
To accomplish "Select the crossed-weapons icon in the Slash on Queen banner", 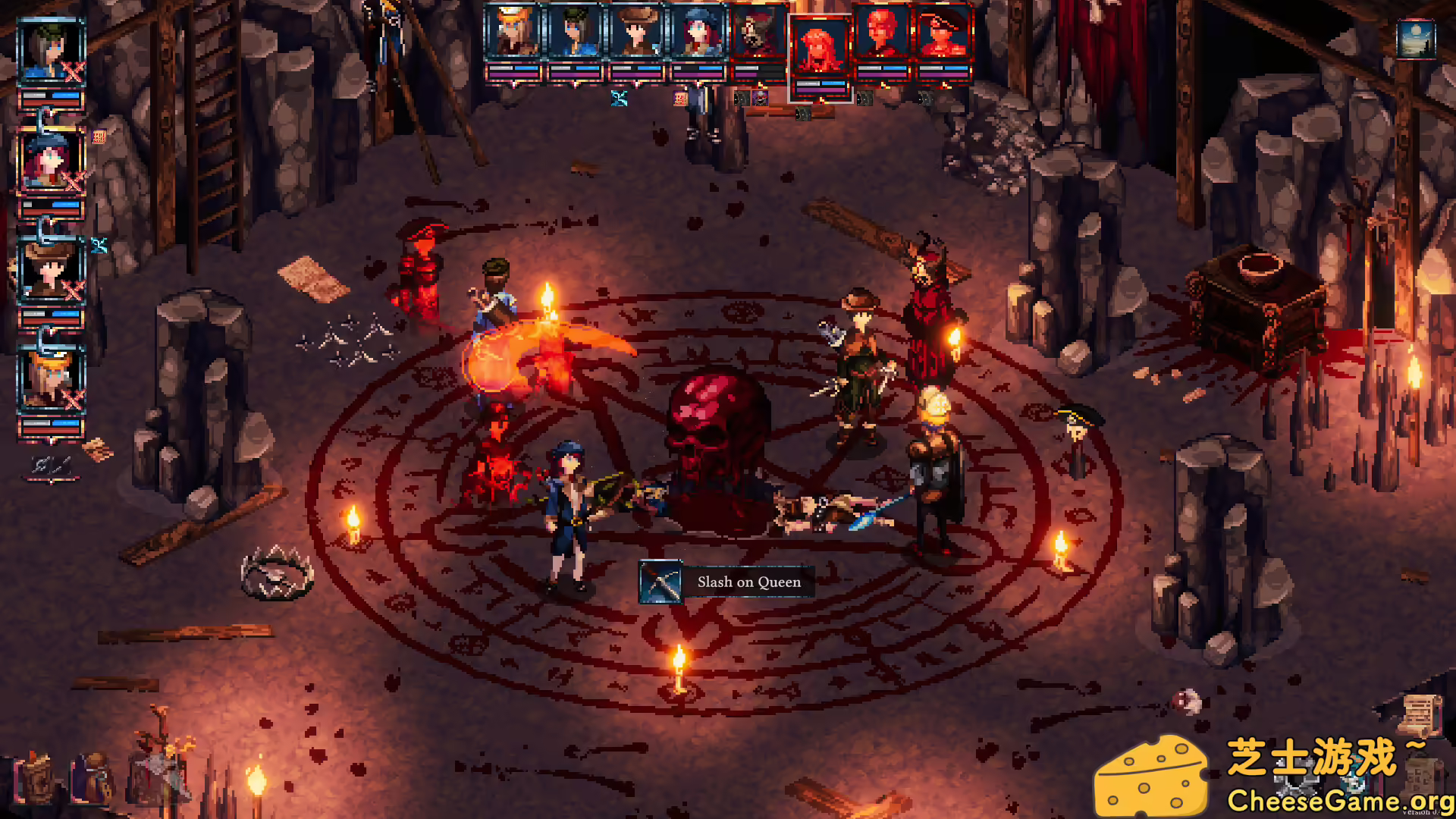I will pyautogui.click(x=660, y=582).
